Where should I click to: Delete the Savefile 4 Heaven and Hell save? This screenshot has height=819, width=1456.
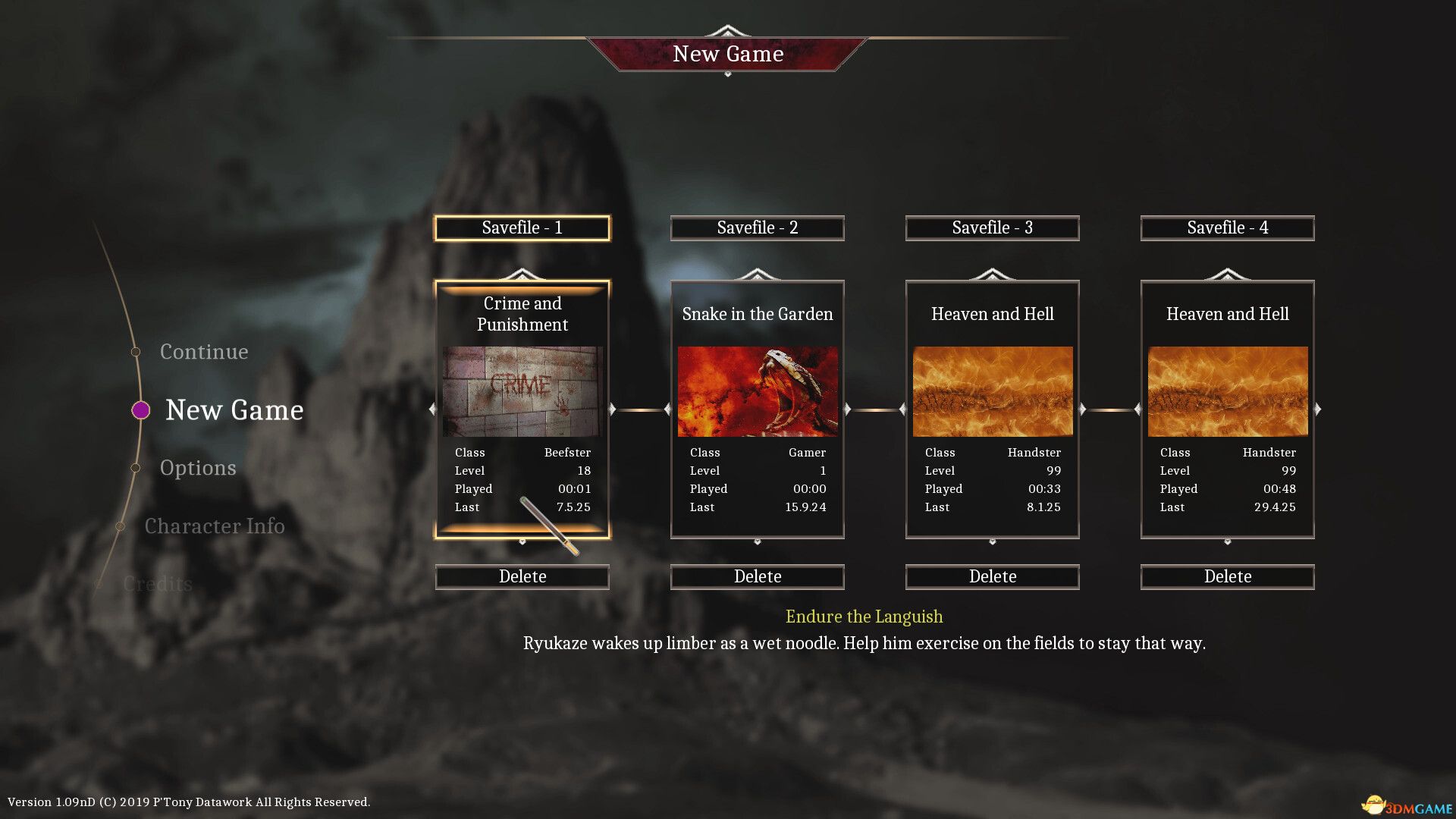point(1227,576)
